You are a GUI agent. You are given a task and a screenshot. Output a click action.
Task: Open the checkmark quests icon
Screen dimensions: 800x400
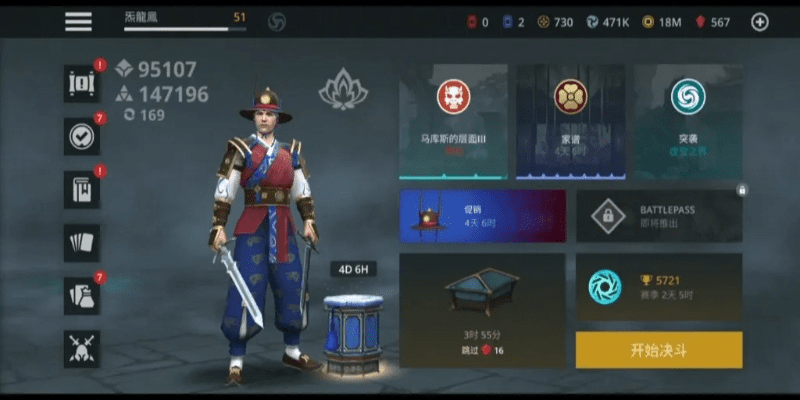[81, 137]
